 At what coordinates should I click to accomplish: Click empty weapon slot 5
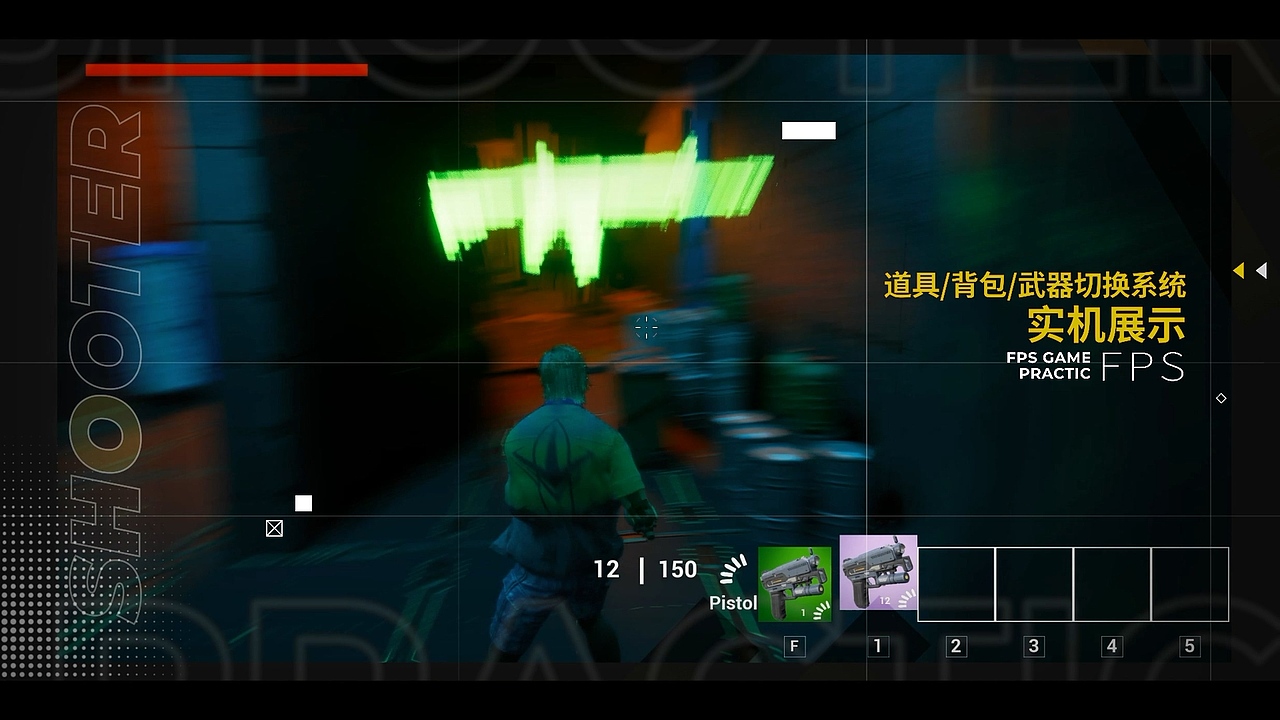(x=1188, y=585)
